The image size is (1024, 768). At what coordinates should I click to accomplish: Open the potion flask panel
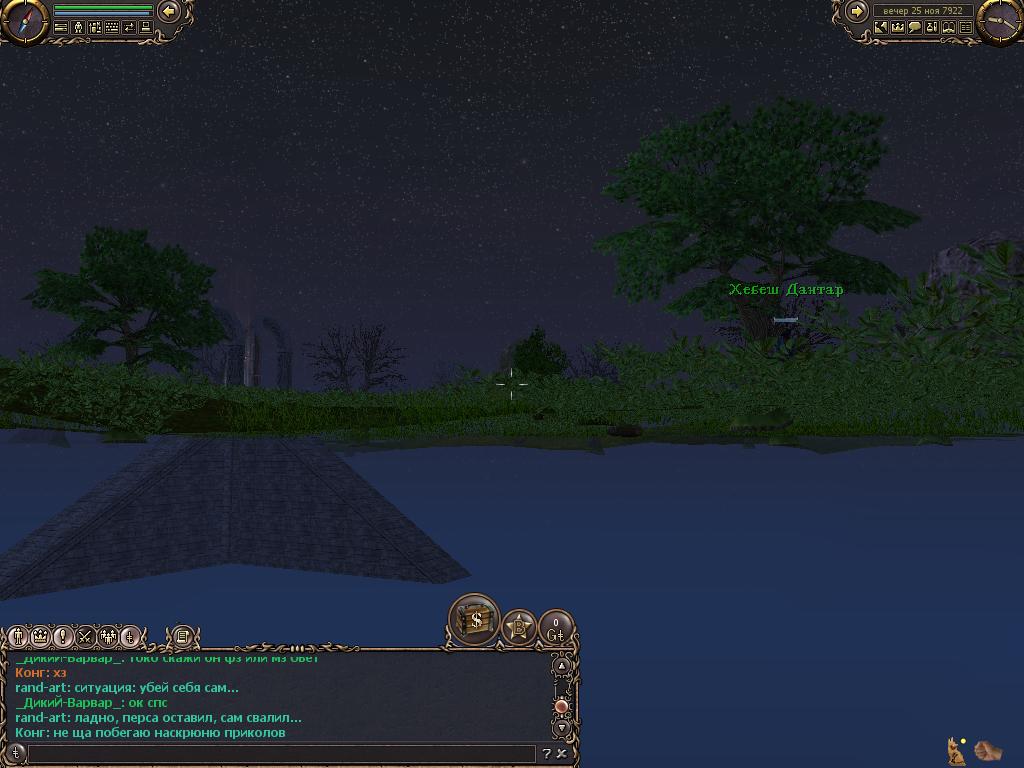pyautogui.click(x=932, y=28)
